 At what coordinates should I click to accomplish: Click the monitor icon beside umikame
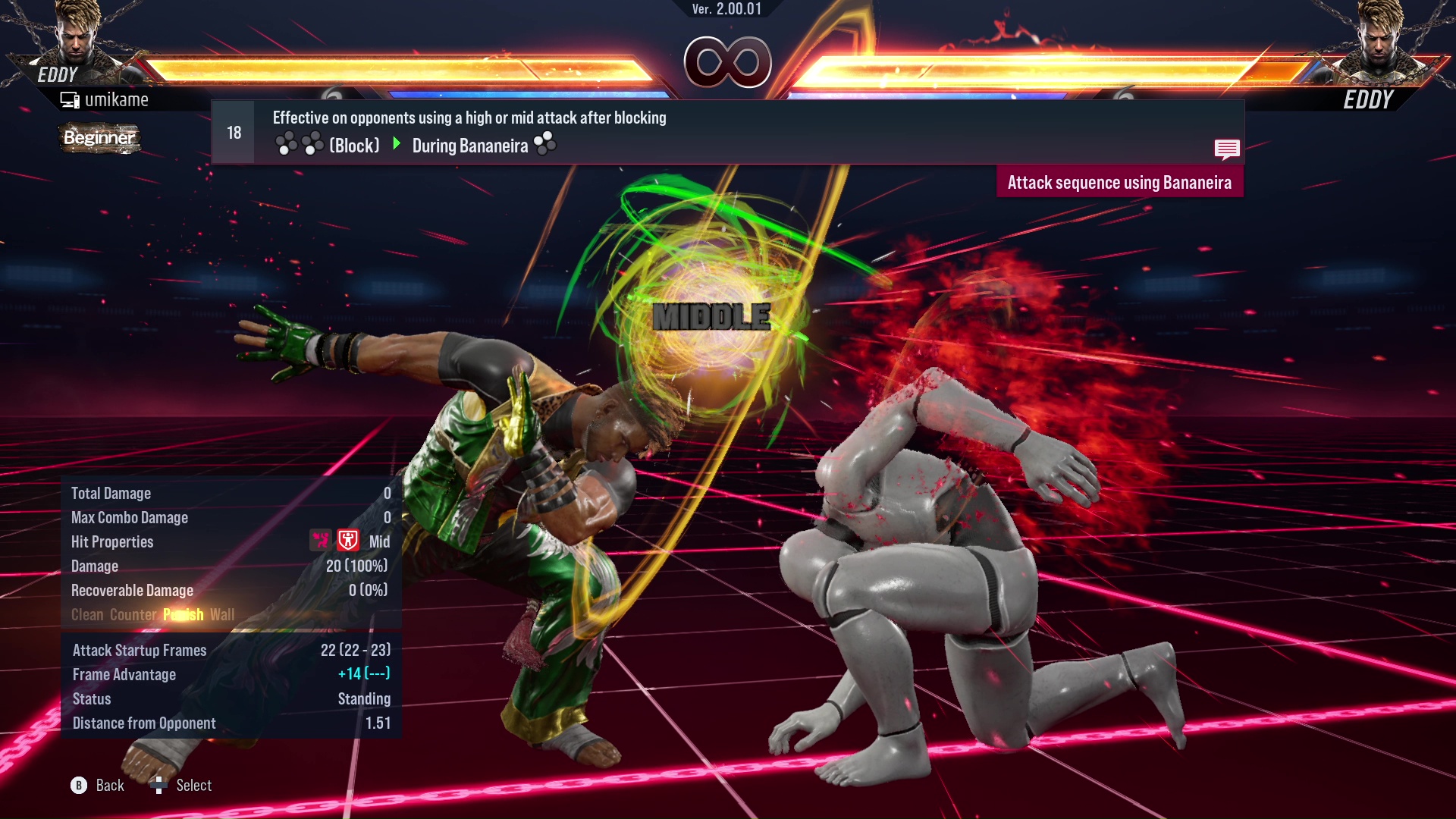pyautogui.click(x=71, y=99)
